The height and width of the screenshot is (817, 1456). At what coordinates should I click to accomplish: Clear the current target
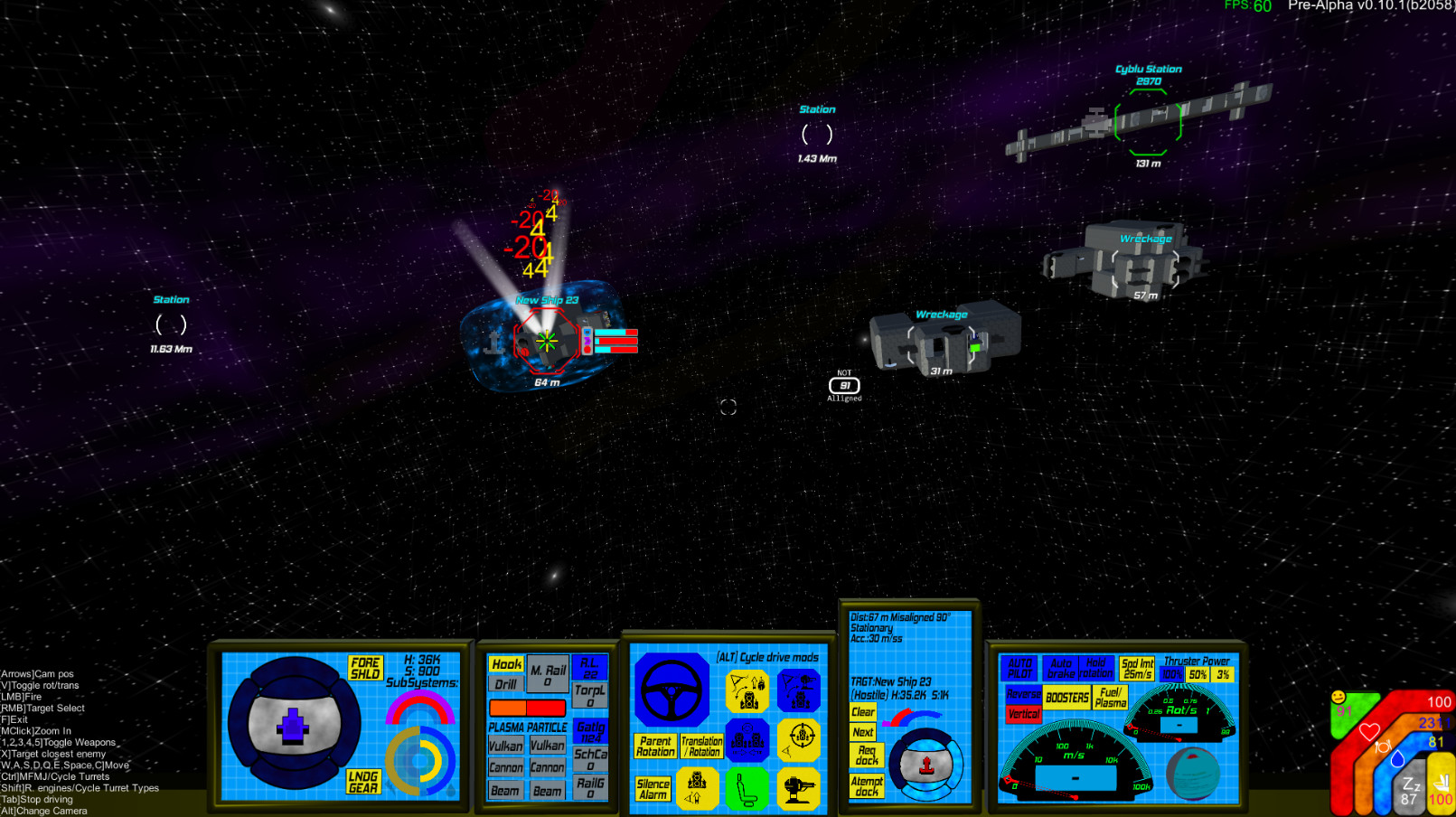[x=862, y=712]
